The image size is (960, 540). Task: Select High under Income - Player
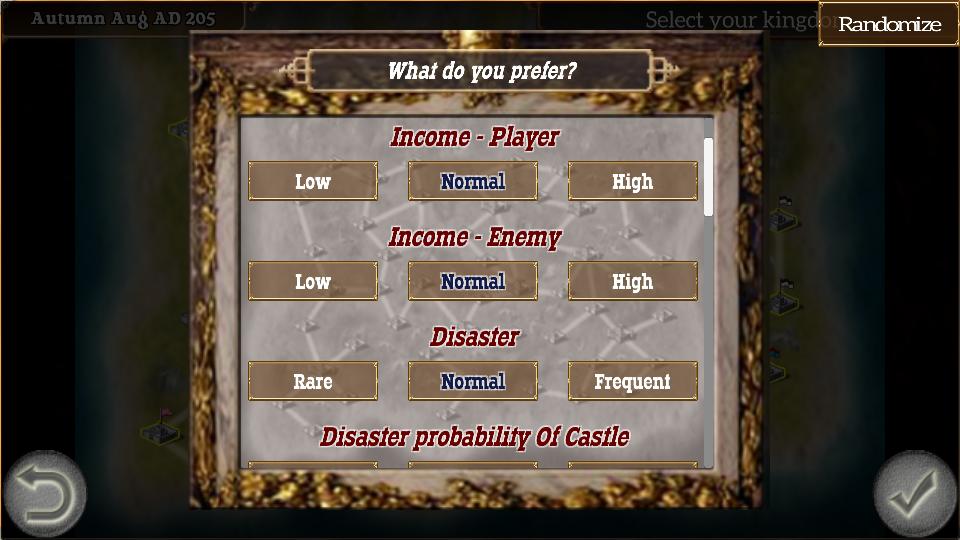pyautogui.click(x=633, y=181)
